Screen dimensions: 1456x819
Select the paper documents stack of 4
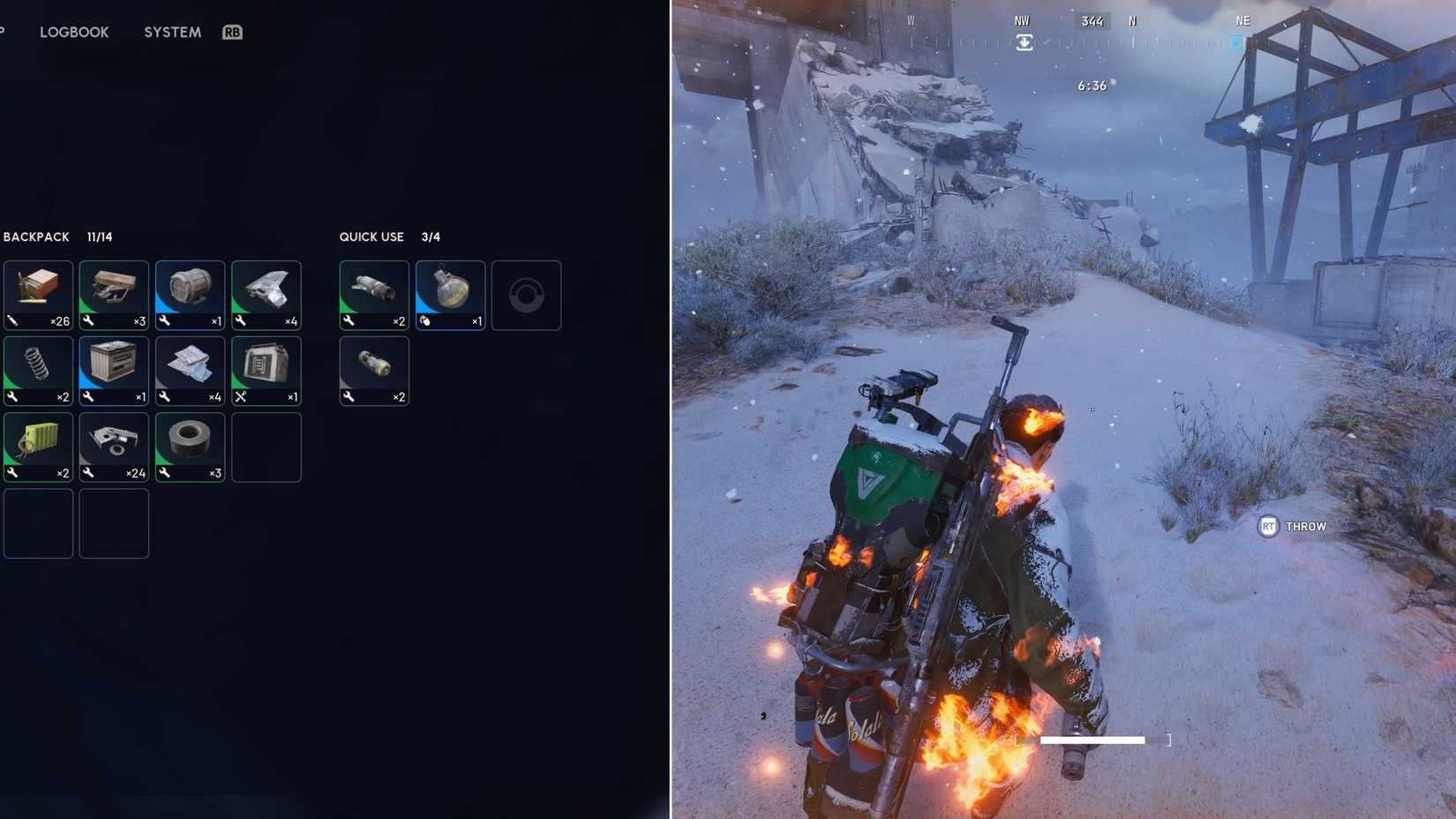(x=189, y=370)
